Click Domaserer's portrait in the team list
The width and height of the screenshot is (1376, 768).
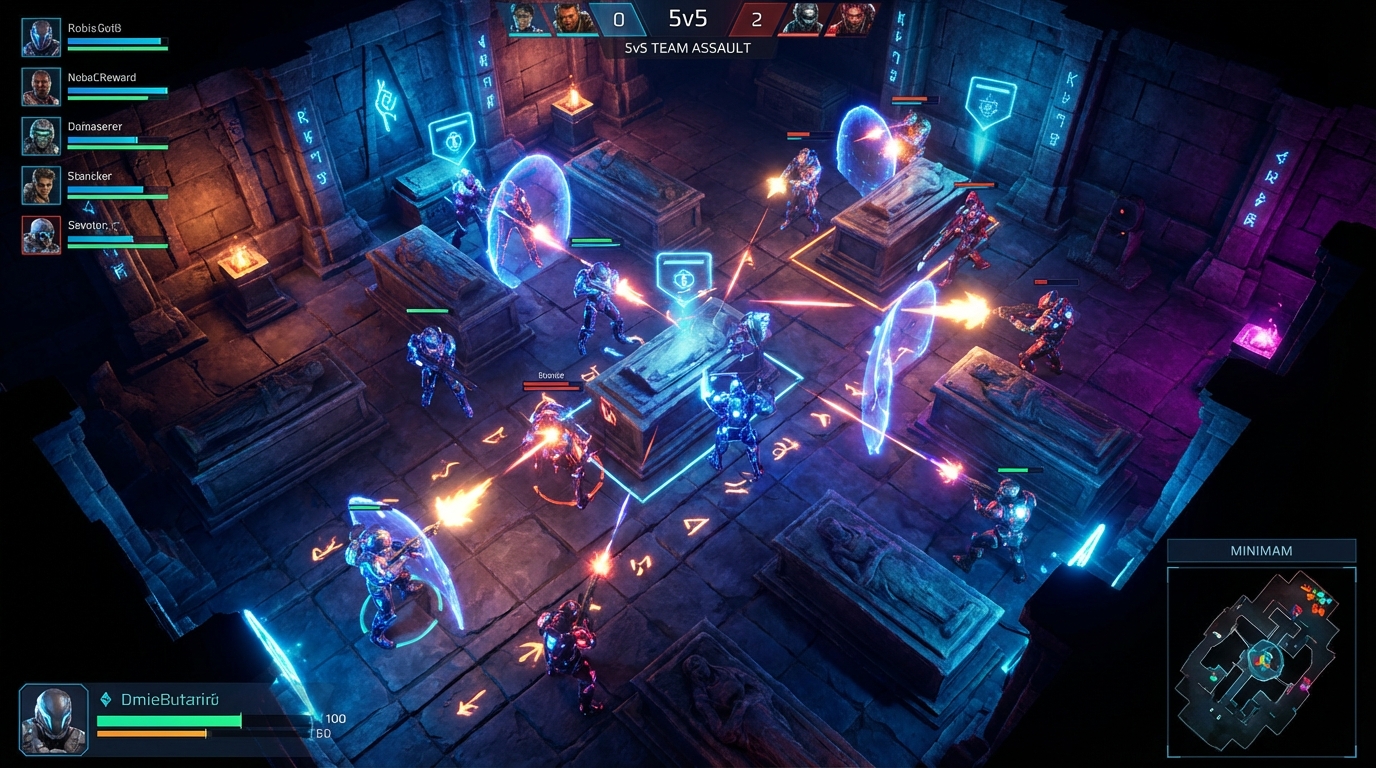coord(41,136)
